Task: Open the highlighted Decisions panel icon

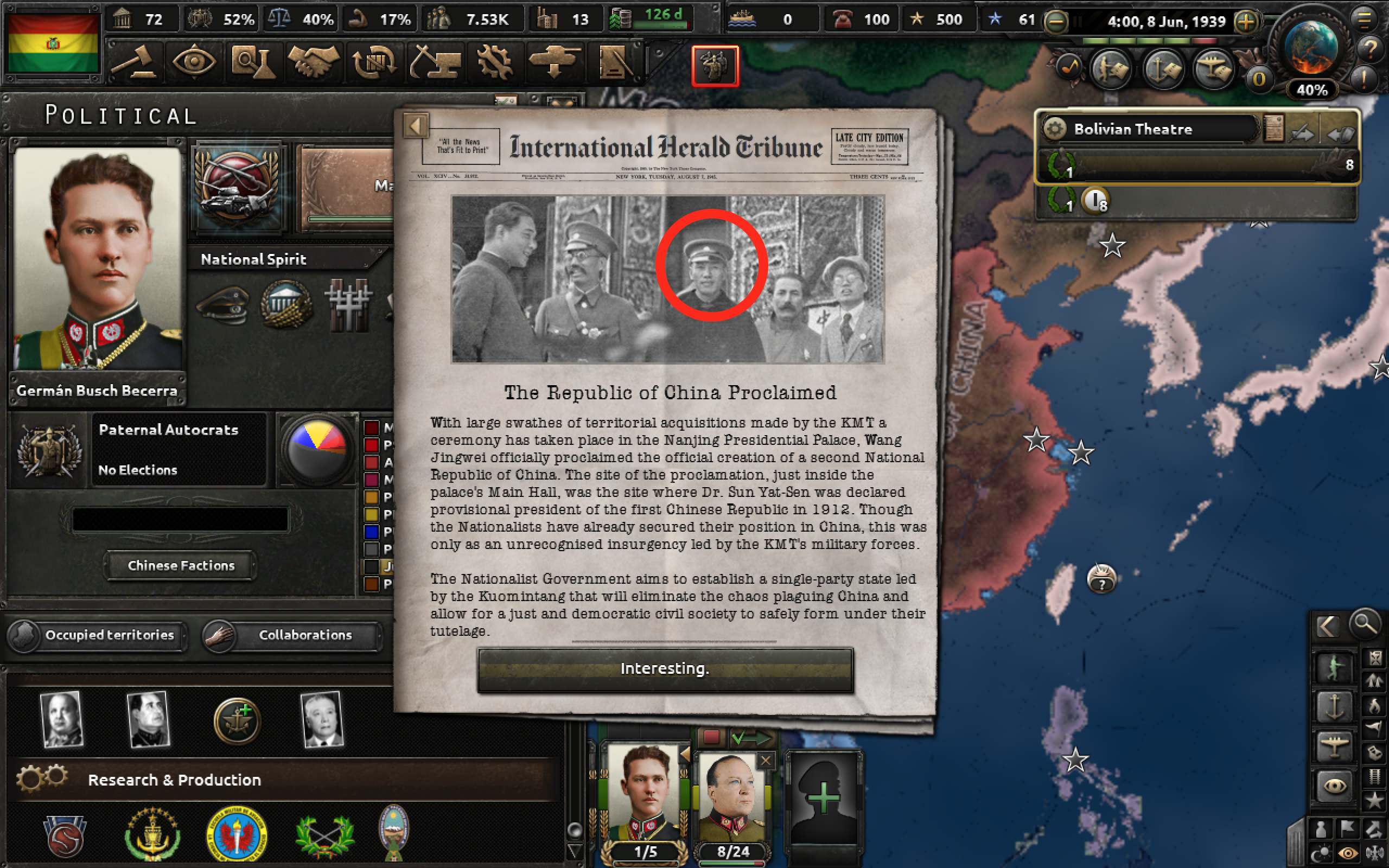Action: pos(715,66)
